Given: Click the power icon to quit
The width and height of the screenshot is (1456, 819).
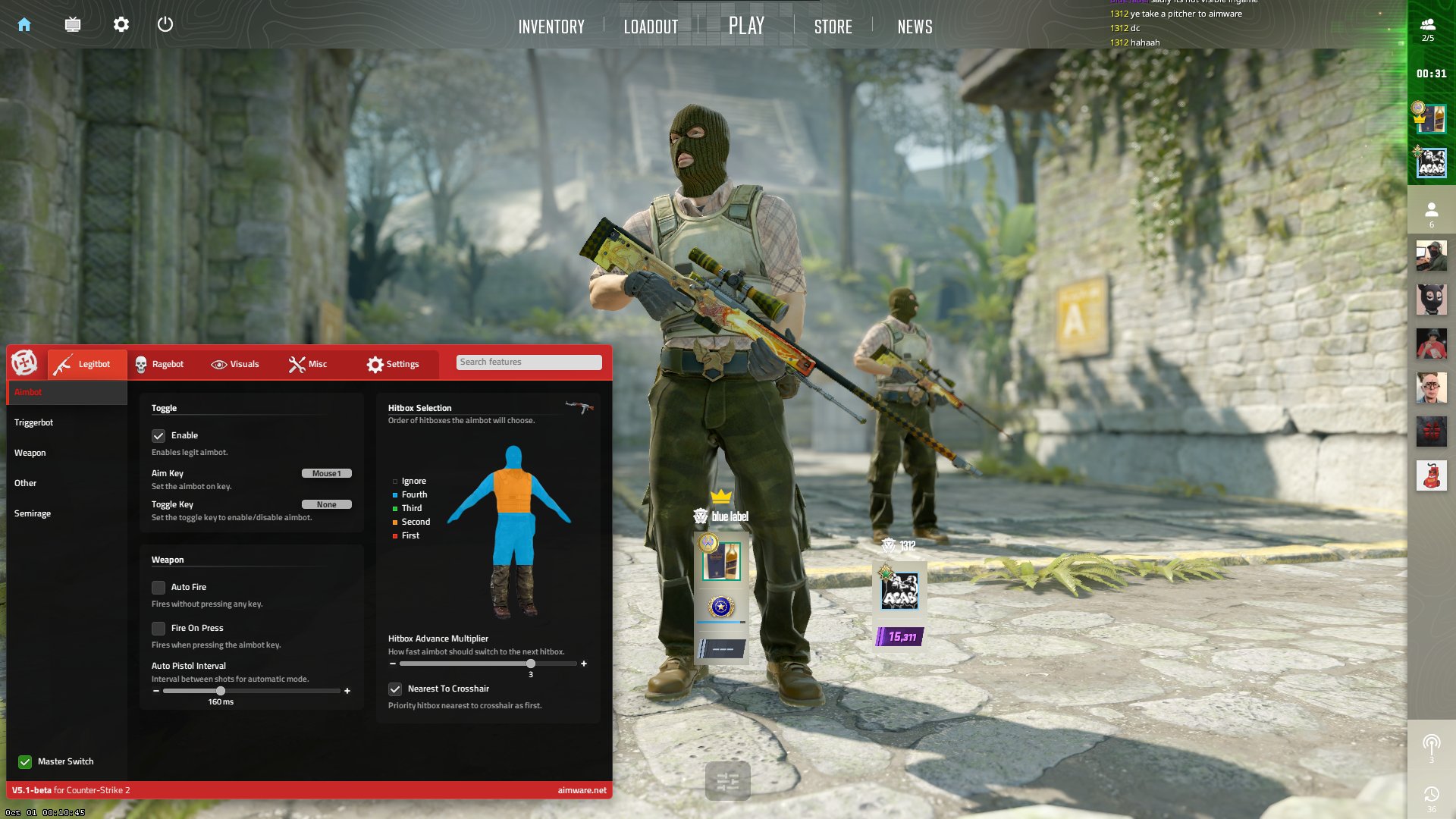Looking at the screenshot, I should click(165, 24).
